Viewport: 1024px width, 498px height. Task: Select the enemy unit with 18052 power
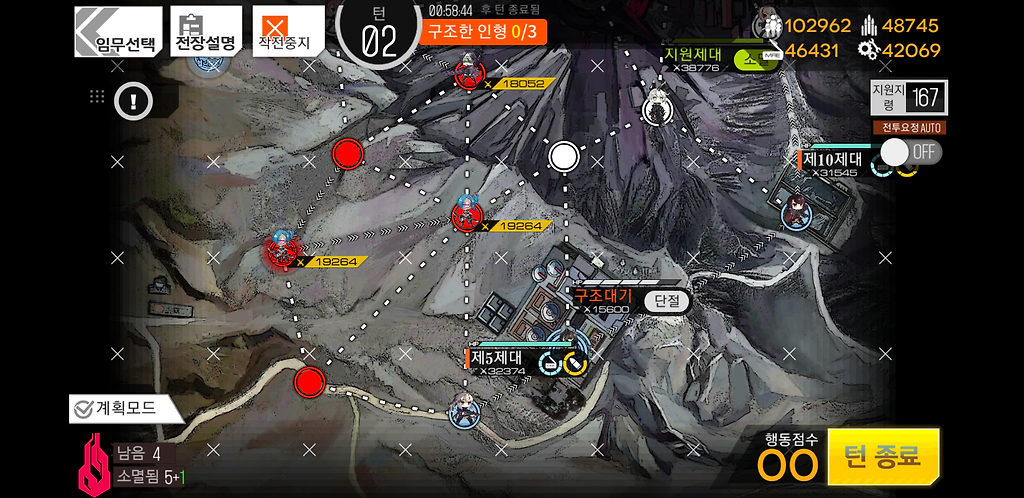[467, 73]
